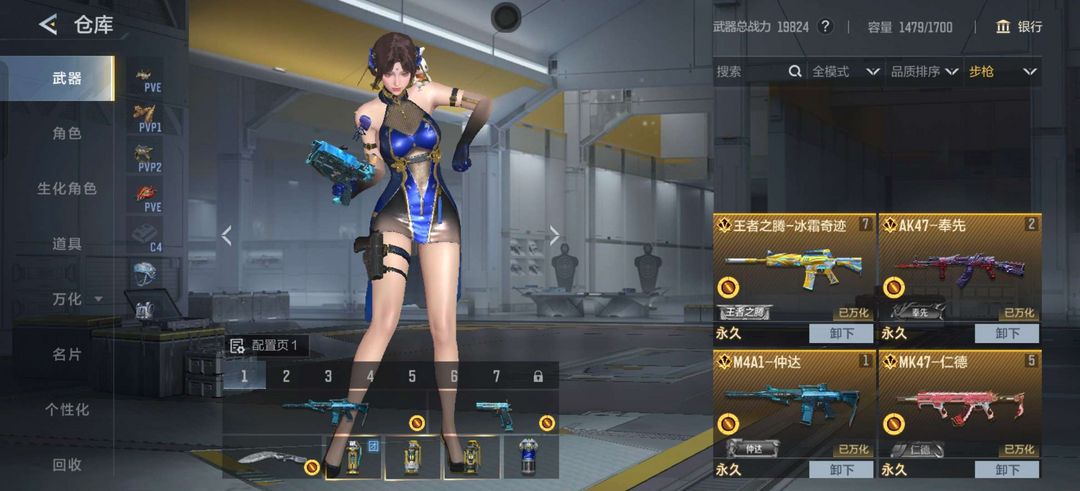This screenshot has height=491, width=1080.
Task: Switch to loadout page 2
Action: (286, 376)
